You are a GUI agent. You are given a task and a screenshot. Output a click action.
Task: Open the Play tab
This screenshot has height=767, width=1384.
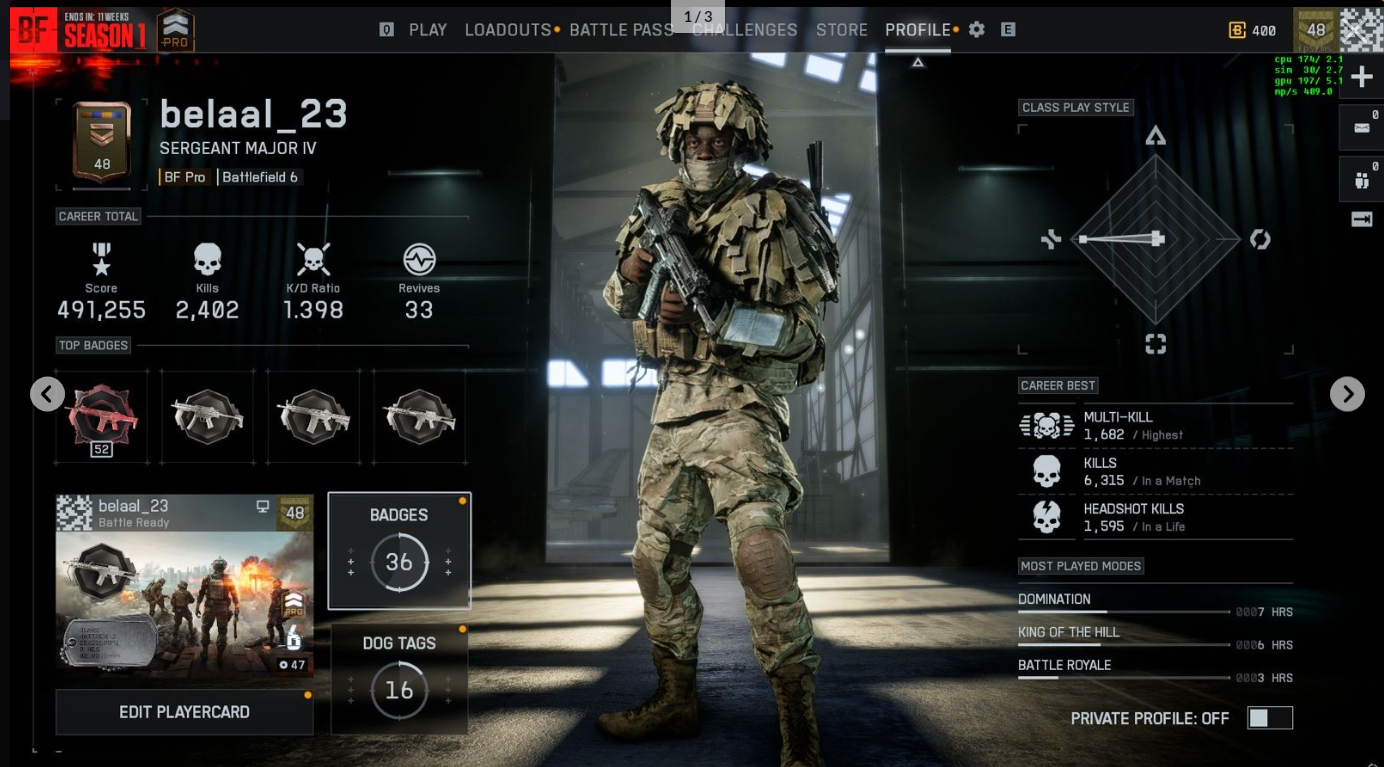427,30
